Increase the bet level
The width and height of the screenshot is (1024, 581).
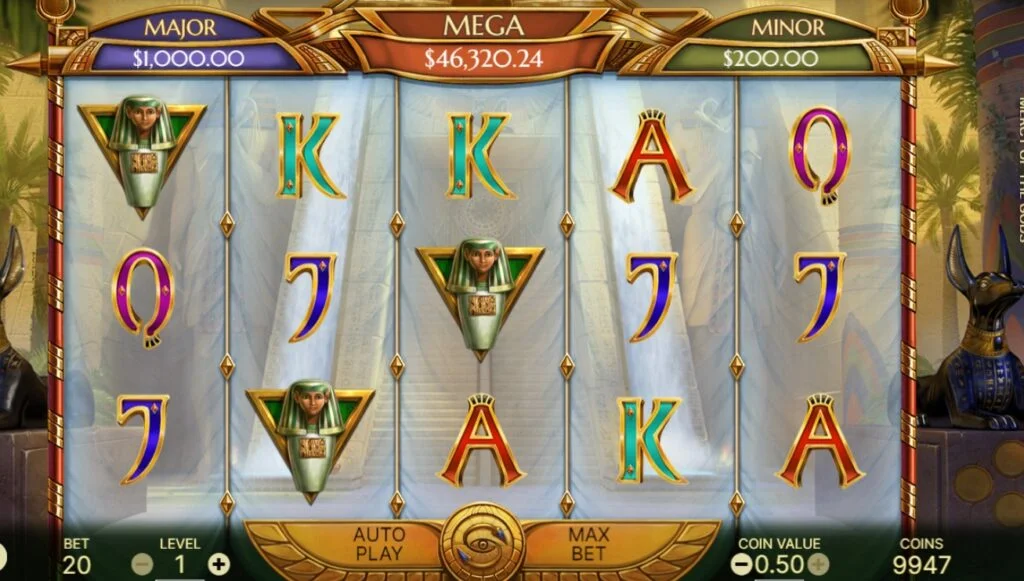(218, 564)
